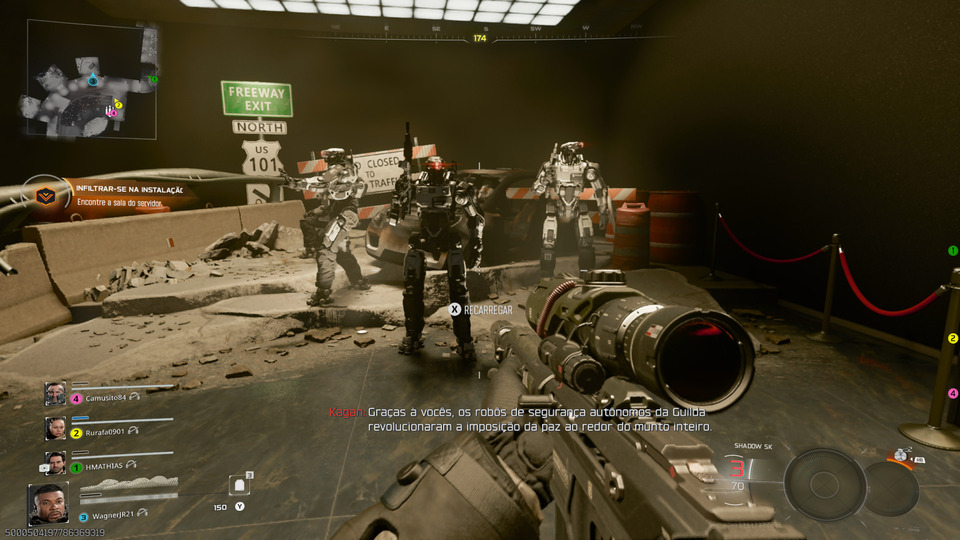The width and height of the screenshot is (960, 540).
Task: Select teammate HMATHIAS's portrait
Action: click(55, 463)
